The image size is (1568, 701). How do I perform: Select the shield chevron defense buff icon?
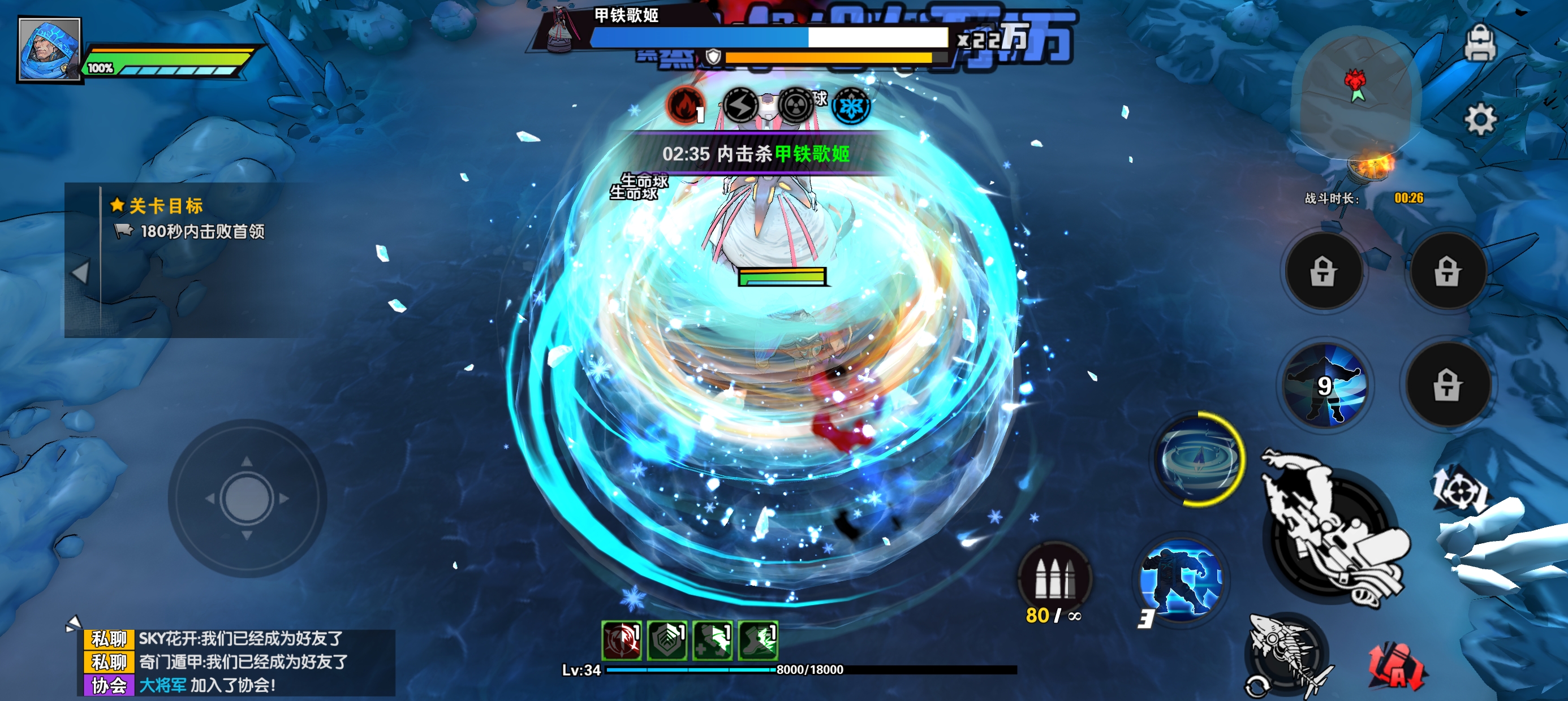[x=666, y=641]
